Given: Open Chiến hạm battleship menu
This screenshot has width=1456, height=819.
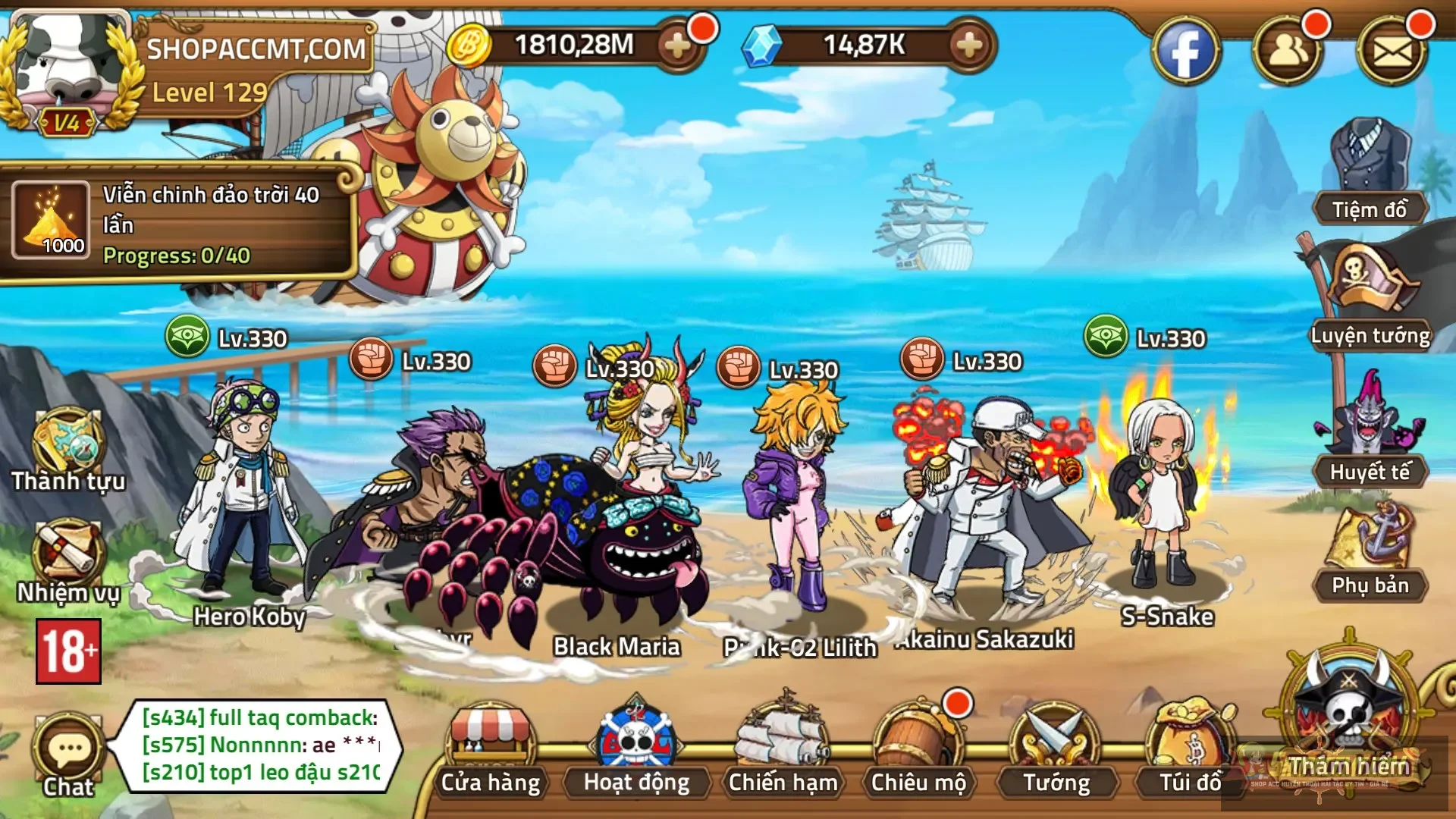Looking at the screenshot, I should 783,751.
